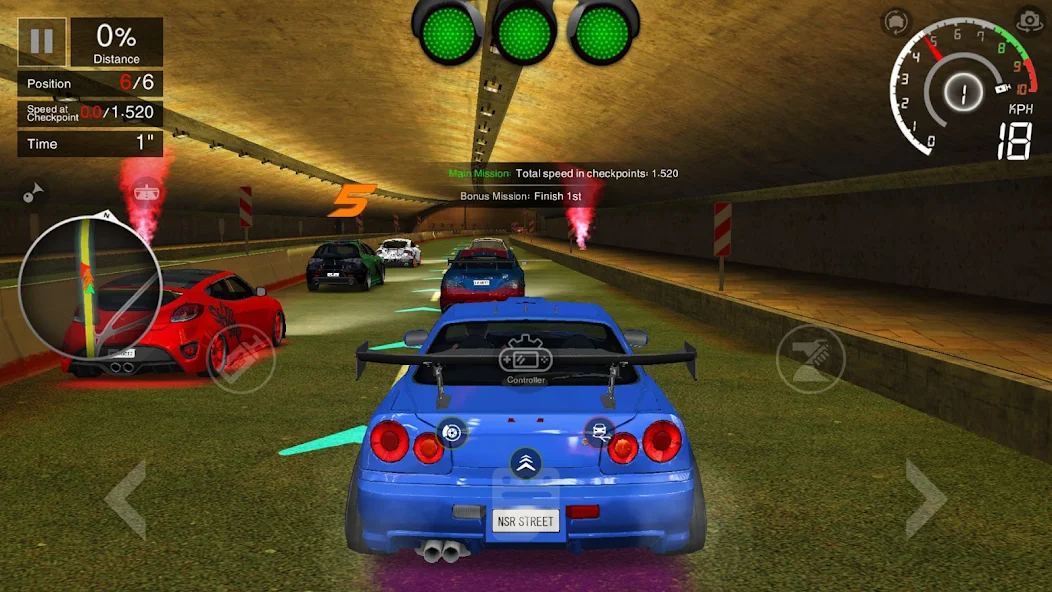The height and width of the screenshot is (592, 1052).
Task: Pause the race
Action: coord(42,41)
